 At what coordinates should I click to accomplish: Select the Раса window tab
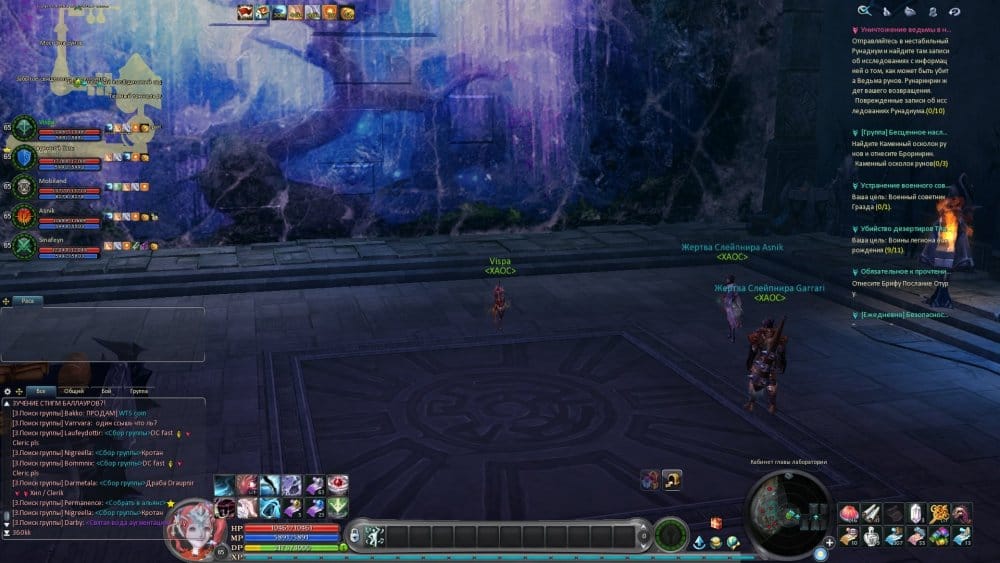(x=29, y=300)
